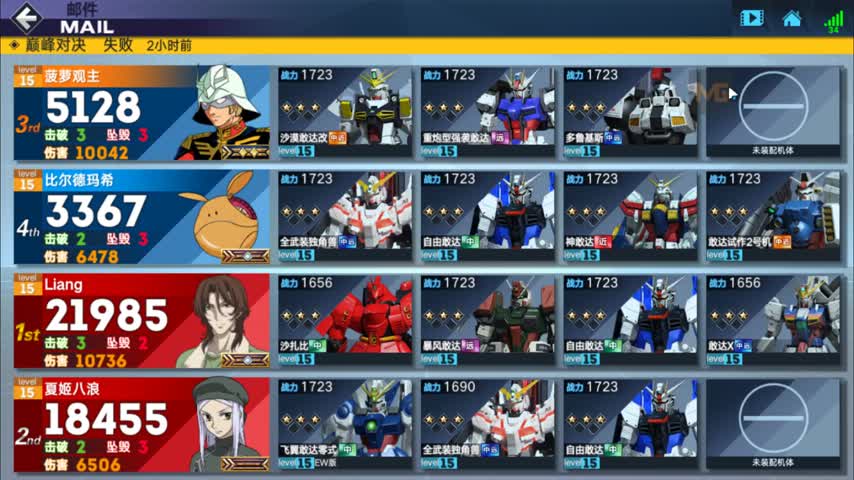
Task: Open the video replay icon
Action: point(751,18)
